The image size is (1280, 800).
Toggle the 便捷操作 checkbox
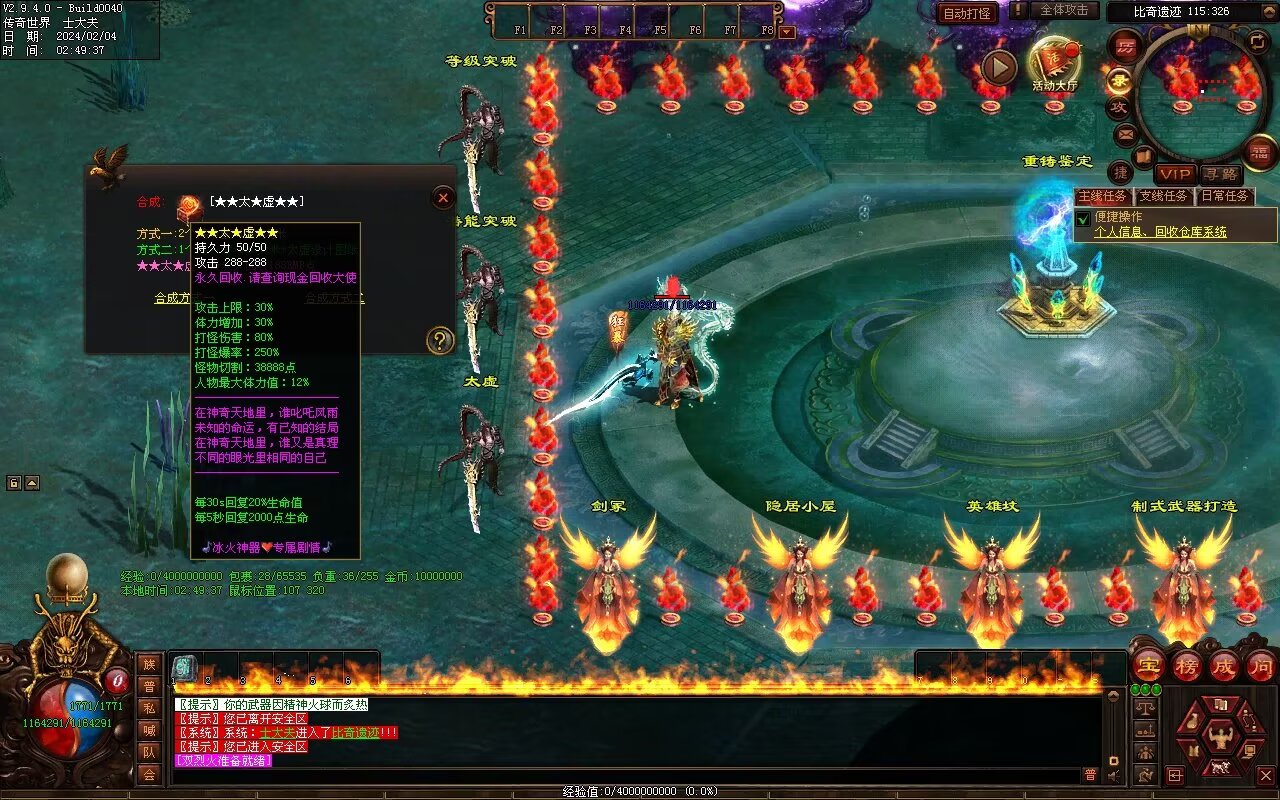(1083, 218)
